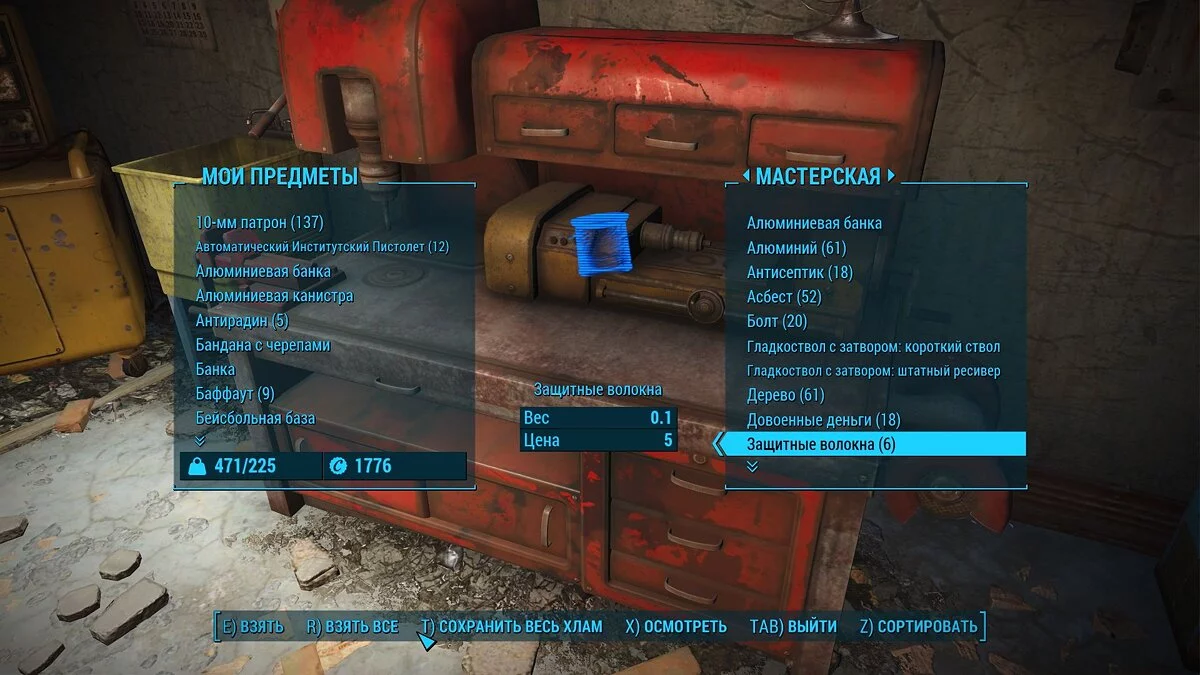Pick the Антирадин item row
Viewport: 1200px width, 675px height.
242,320
